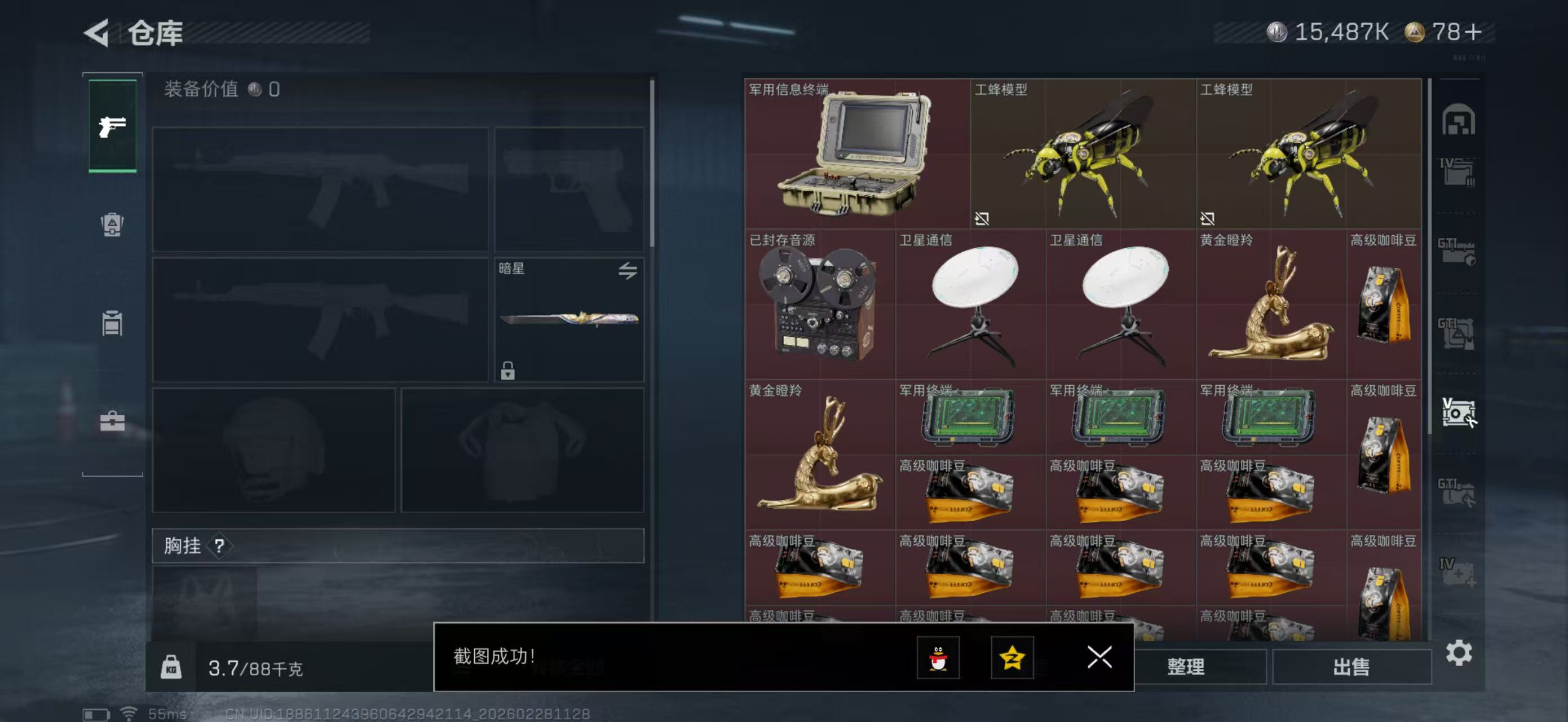The image size is (1568, 722).
Task: Share screenshot to QQ via penguin icon
Action: [939, 658]
